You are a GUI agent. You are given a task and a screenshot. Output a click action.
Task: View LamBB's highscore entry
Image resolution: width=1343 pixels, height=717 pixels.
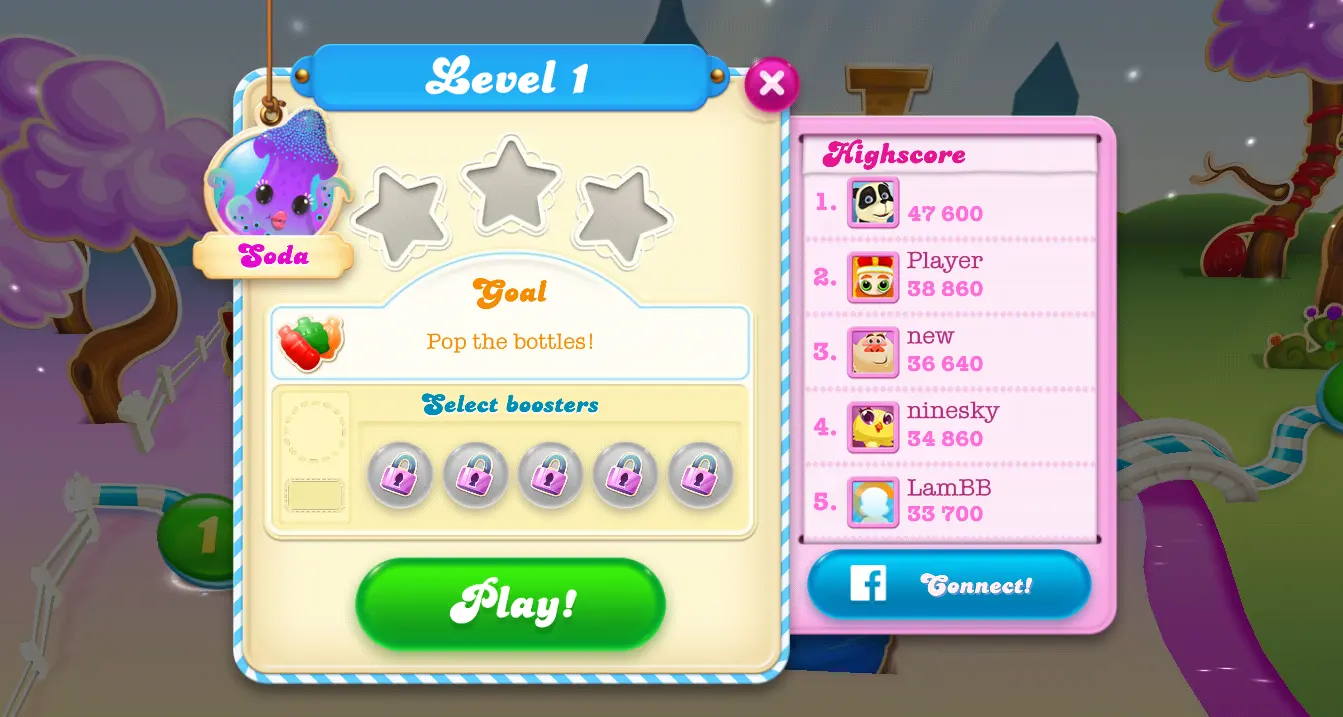[x=950, y=502]
